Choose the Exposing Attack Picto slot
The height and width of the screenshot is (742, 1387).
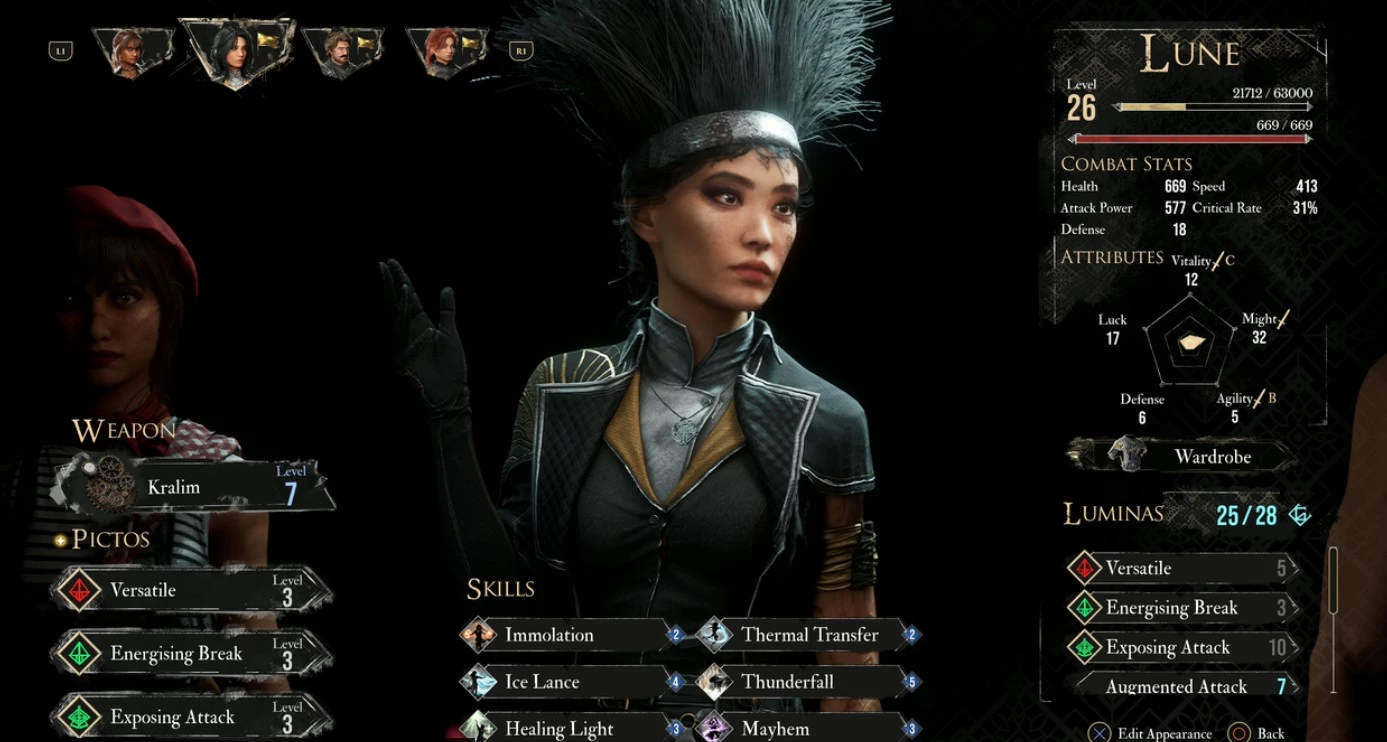pyautogui.click(x=190, y=717)
